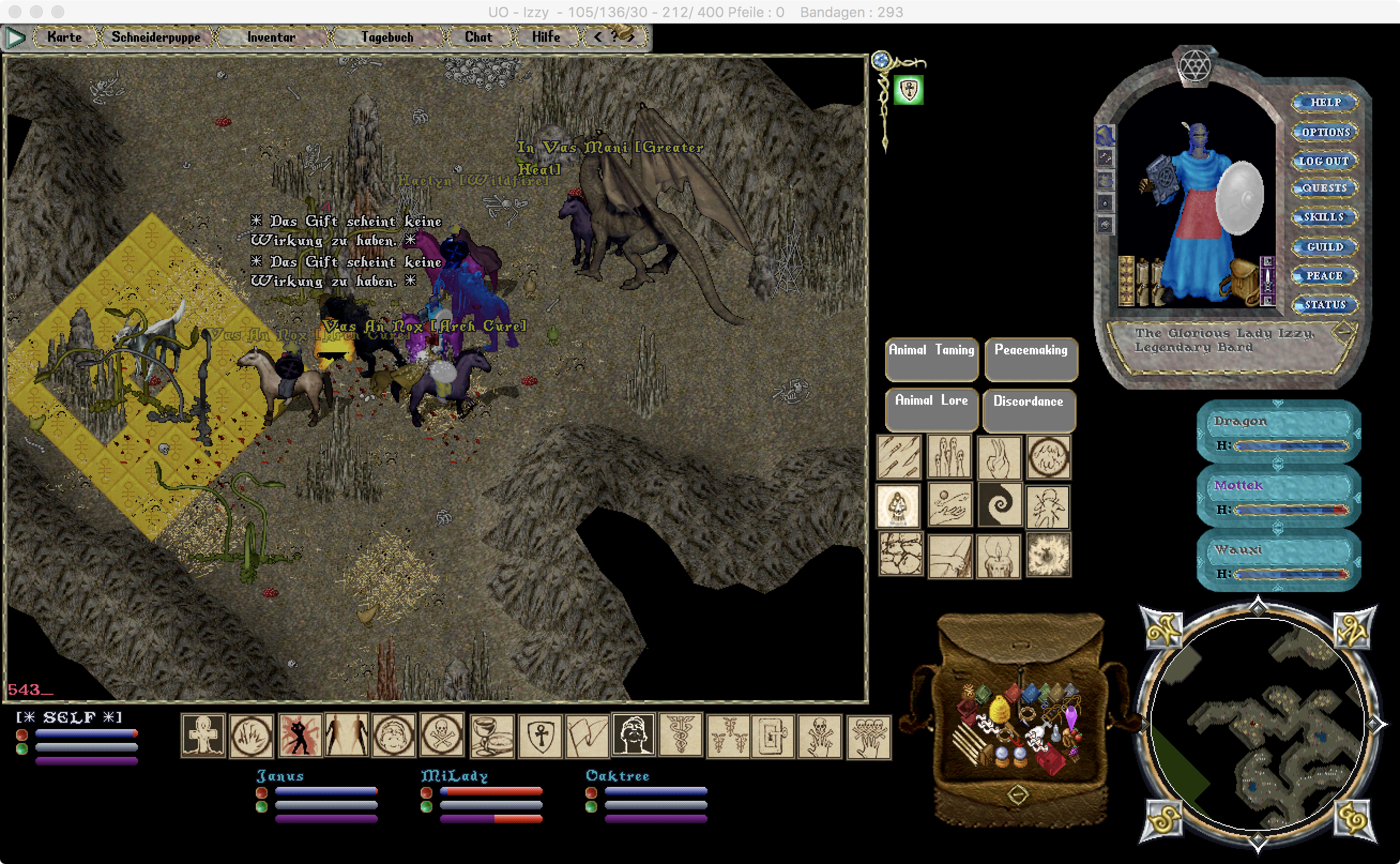Click the green triangle at the toolbar's left edge
This screenshot has width=1400, height=864.
point(16,36)
